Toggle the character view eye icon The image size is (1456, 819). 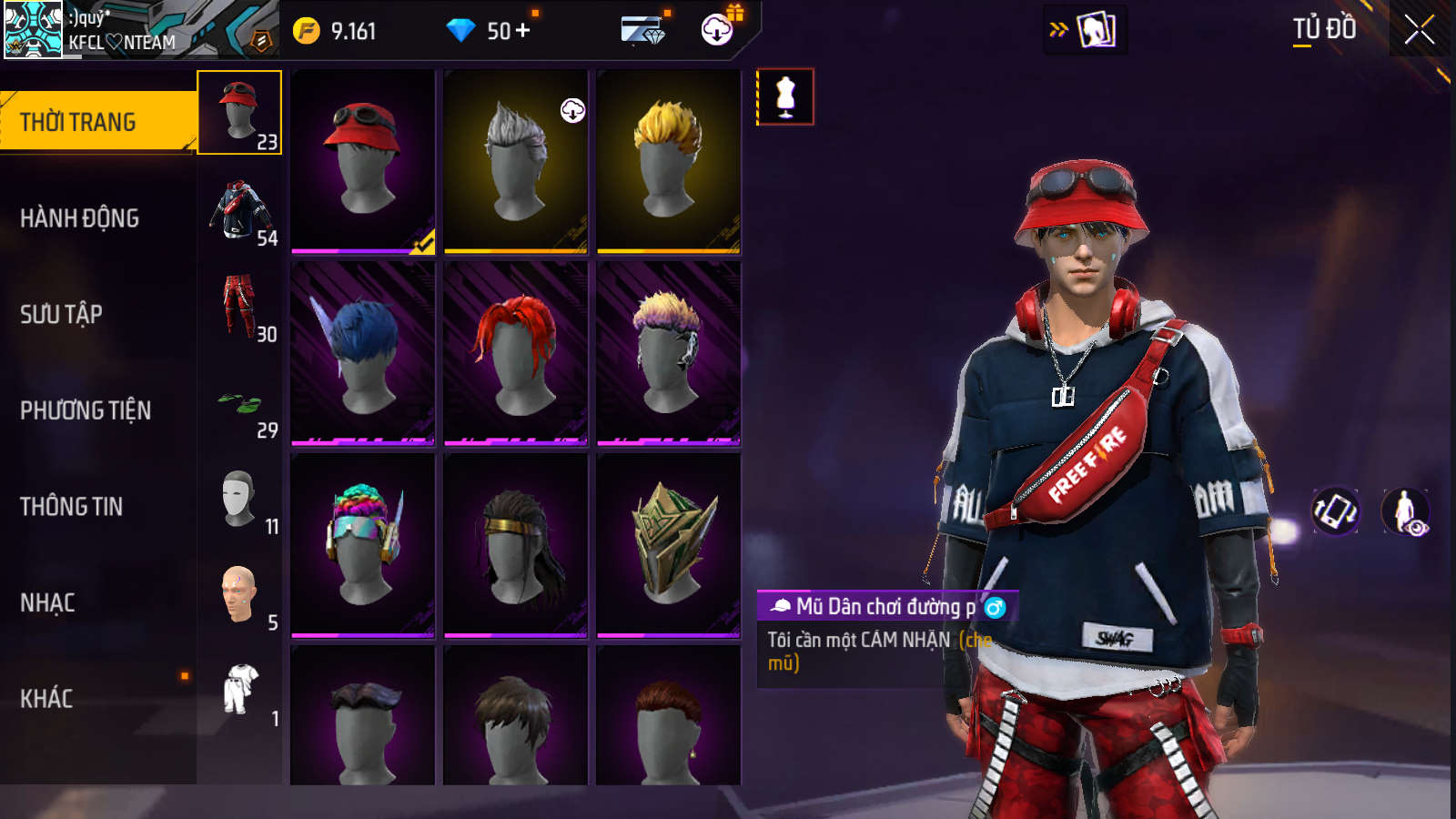pos(1406,511)
